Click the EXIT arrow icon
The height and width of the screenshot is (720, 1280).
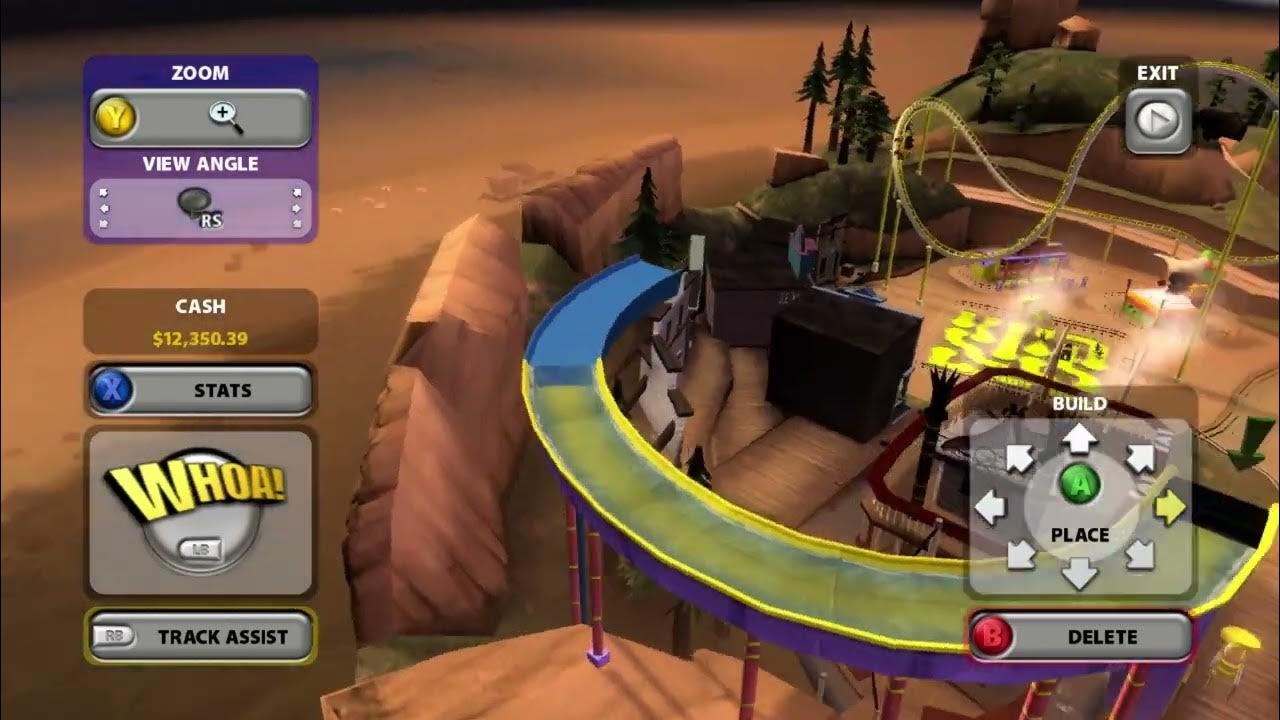pos(1157,118)
